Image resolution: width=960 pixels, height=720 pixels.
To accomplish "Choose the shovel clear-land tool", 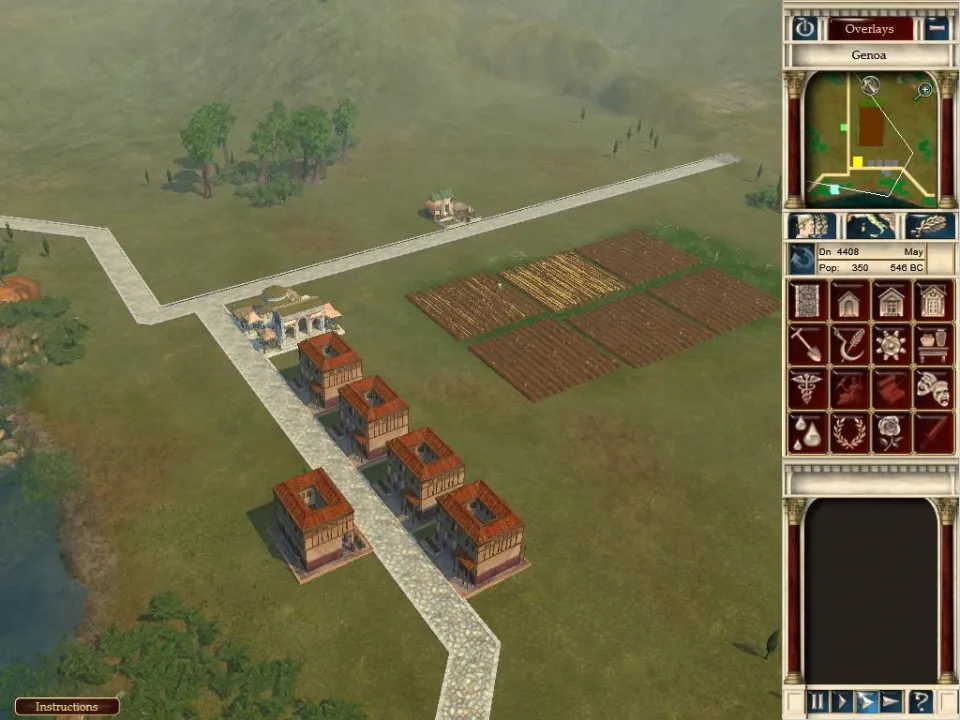I will [x=808, y=344].
